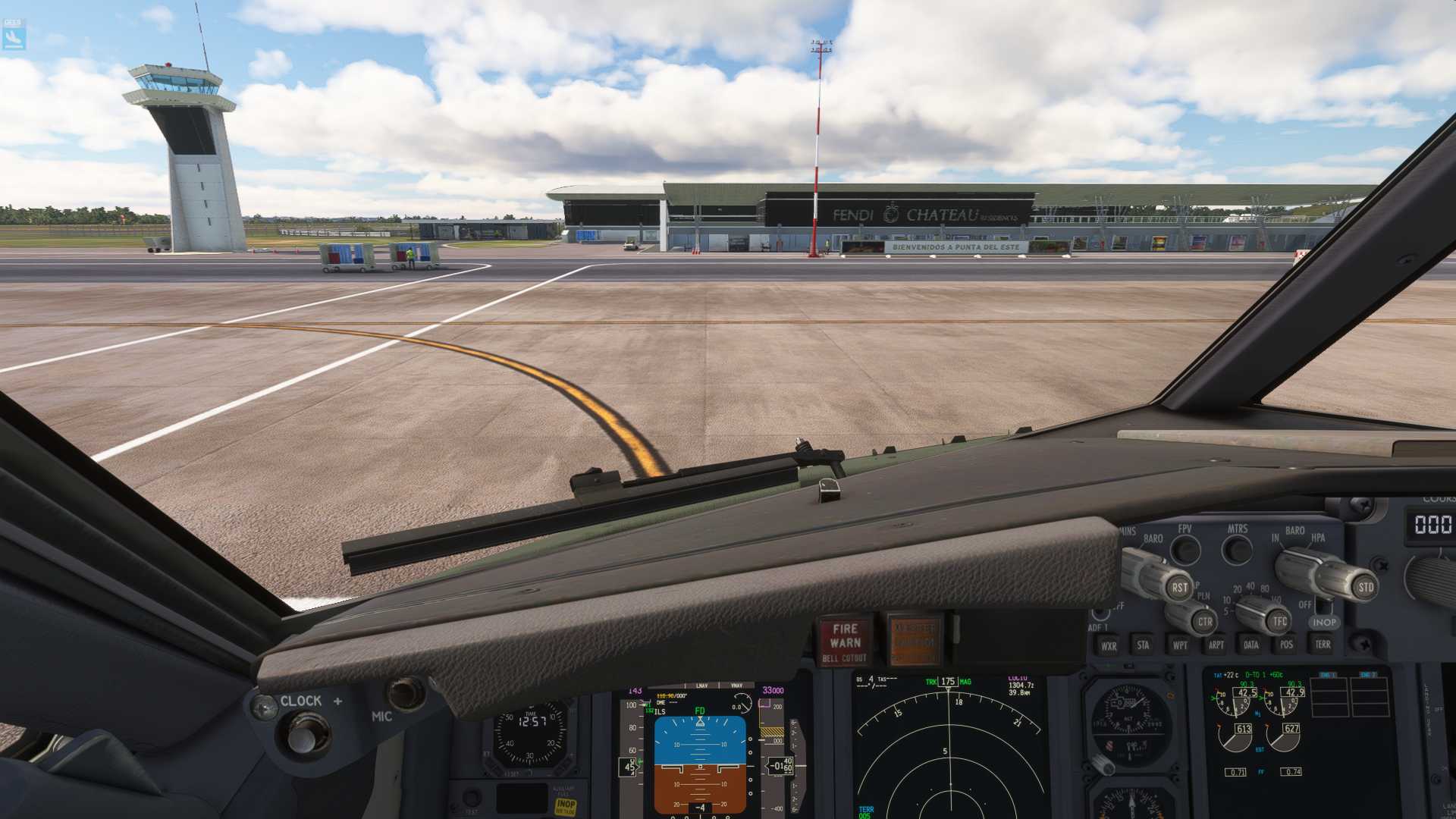Toggle the STA stations map button
The height and width of the screenshot is (819, 1456).
coord(1143,645)
